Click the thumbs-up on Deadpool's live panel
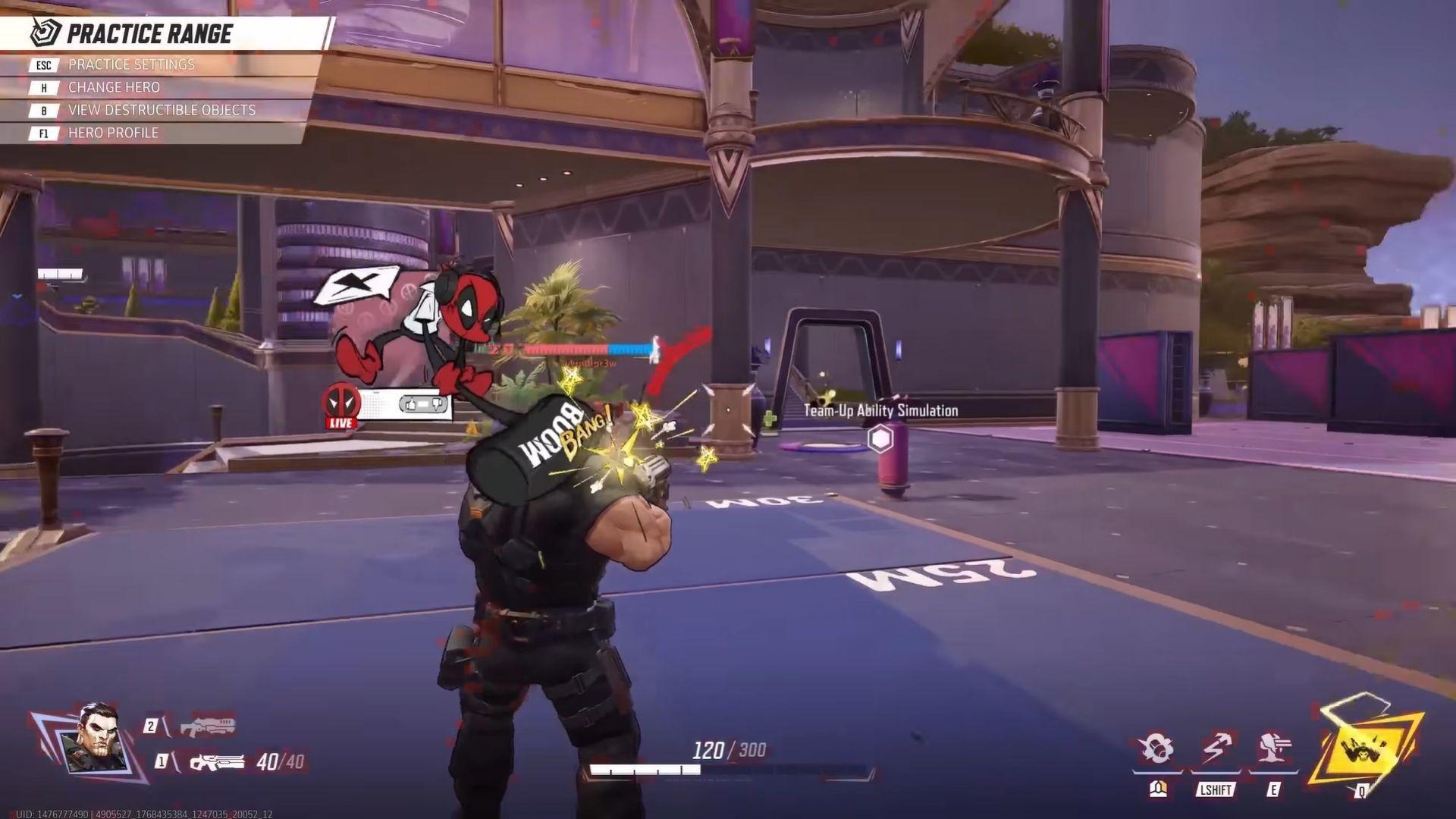 click(x=411, y=405)
